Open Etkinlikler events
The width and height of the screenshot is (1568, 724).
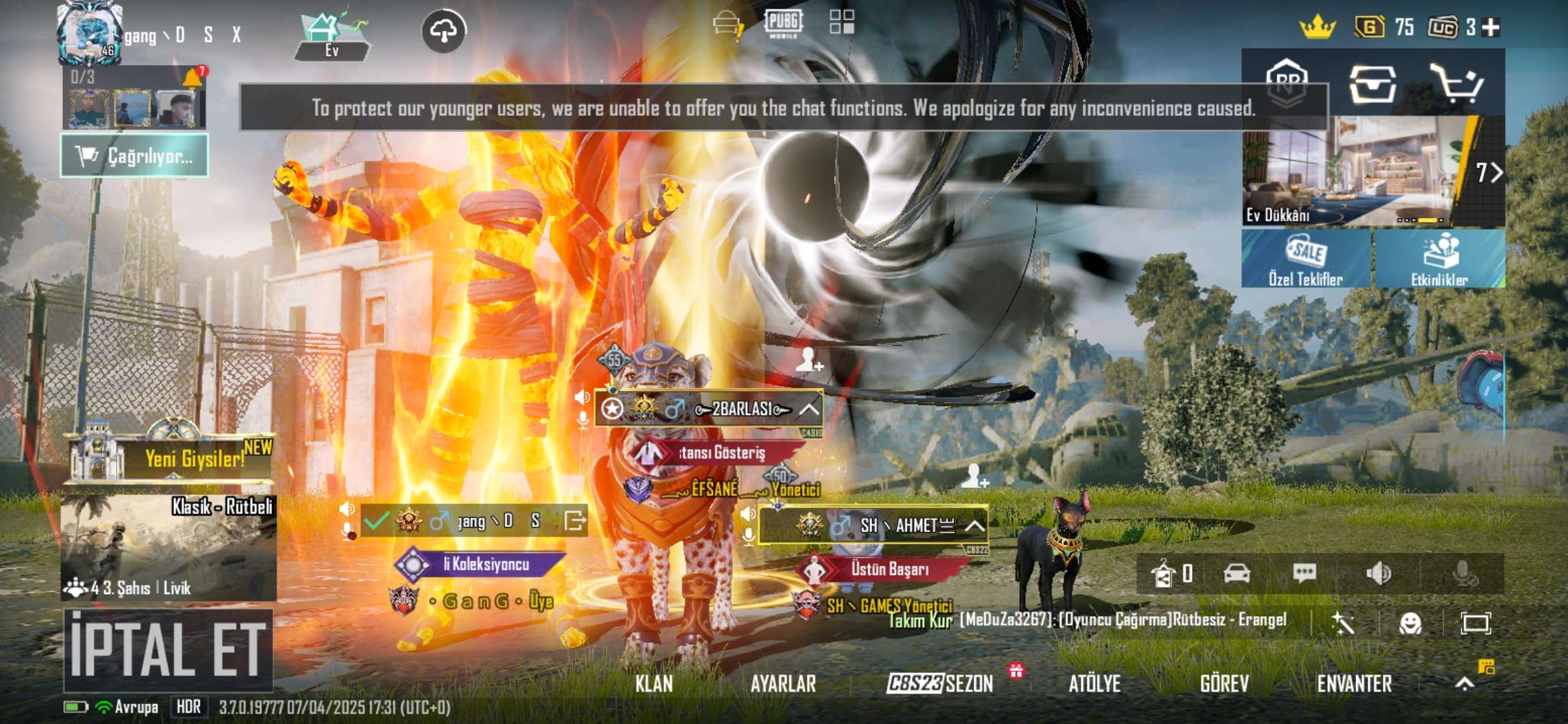pyautogui.click(x=1439, y=259)
